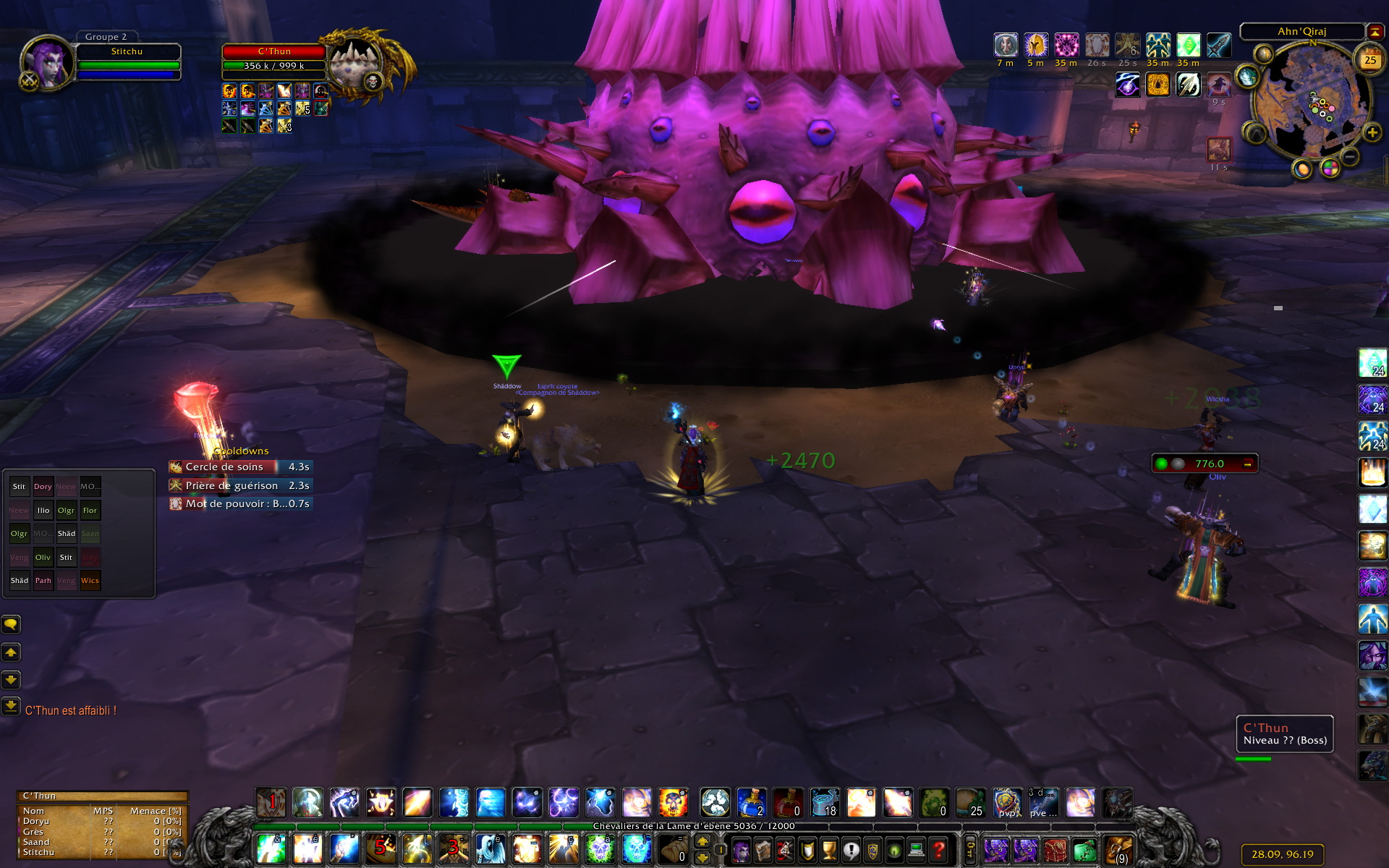Use the blue mana potion in the hotbar
The width and height of the screenshot is (1389, 868).
pos(752,803)
